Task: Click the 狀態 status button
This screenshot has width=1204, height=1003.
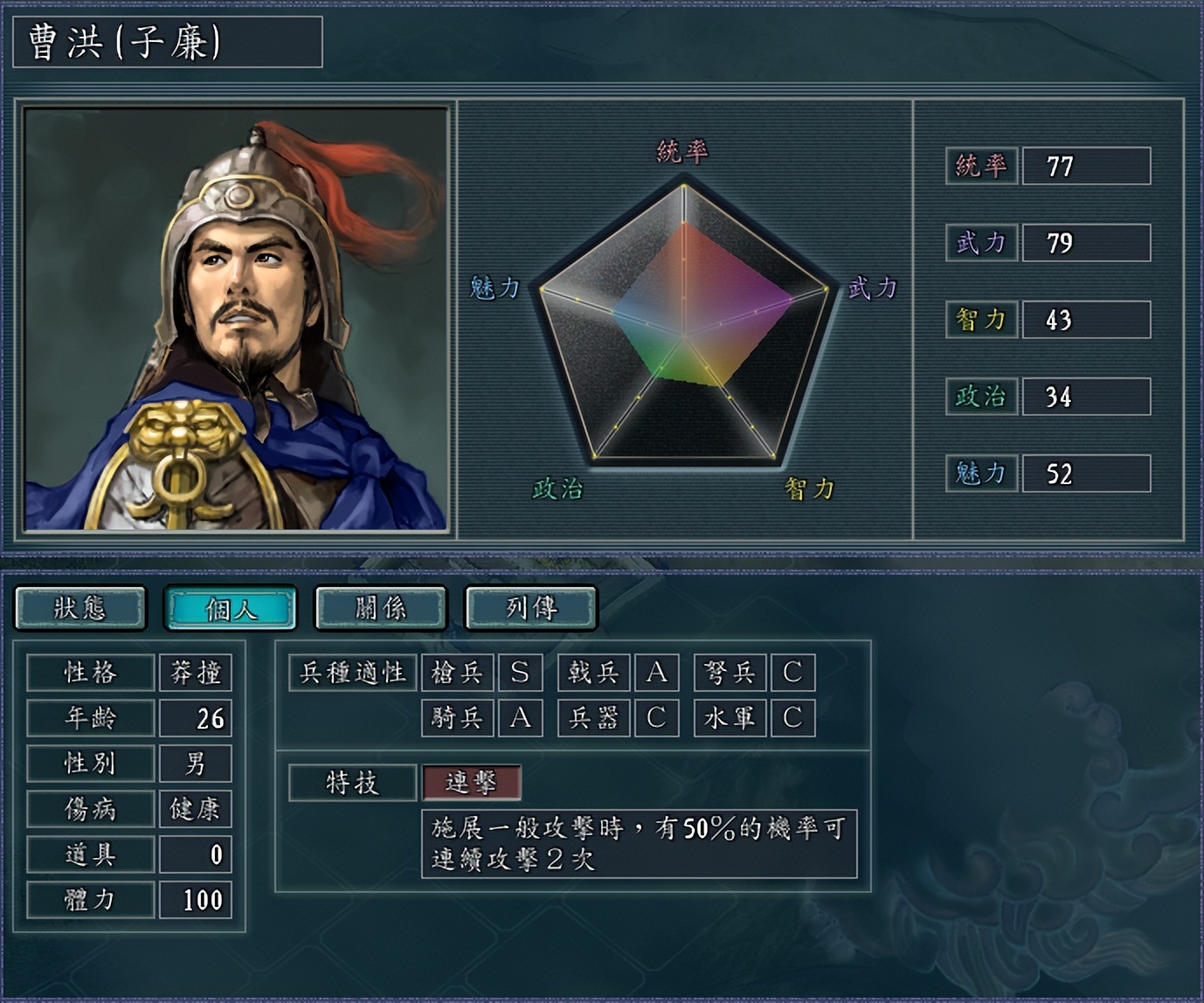Action: point(80,607)
